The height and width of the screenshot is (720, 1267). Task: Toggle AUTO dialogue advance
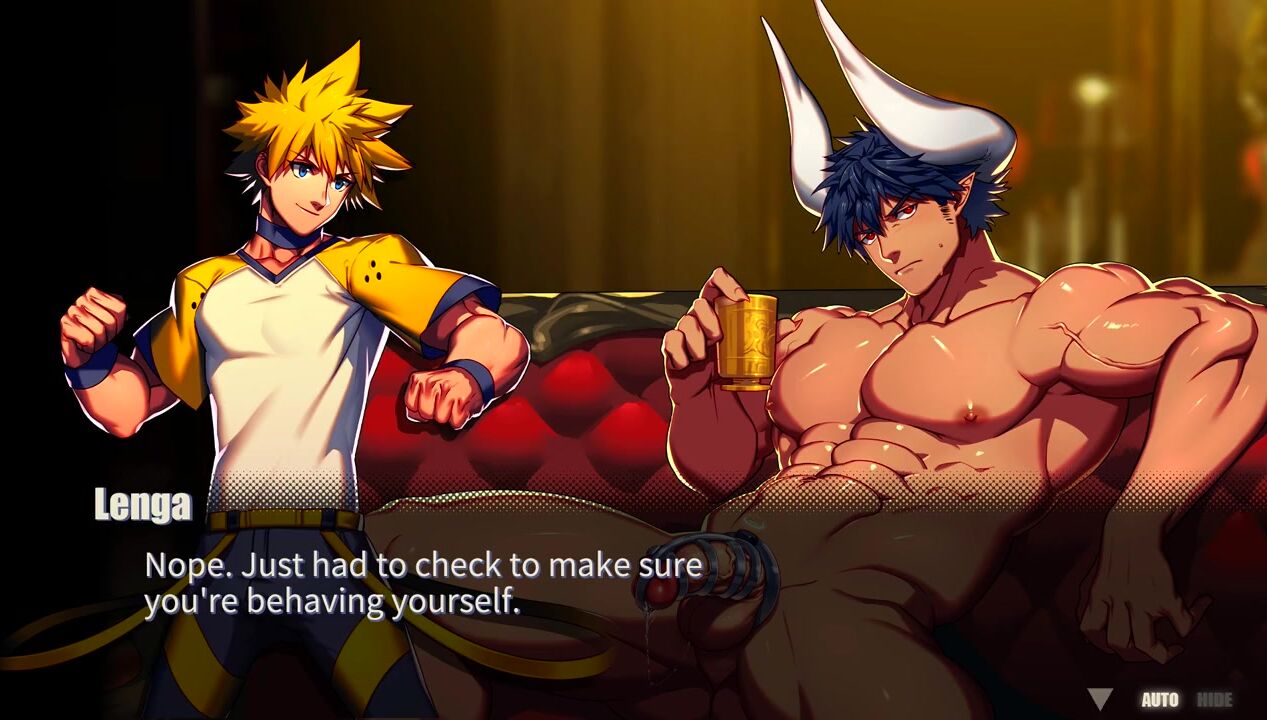1160,700
